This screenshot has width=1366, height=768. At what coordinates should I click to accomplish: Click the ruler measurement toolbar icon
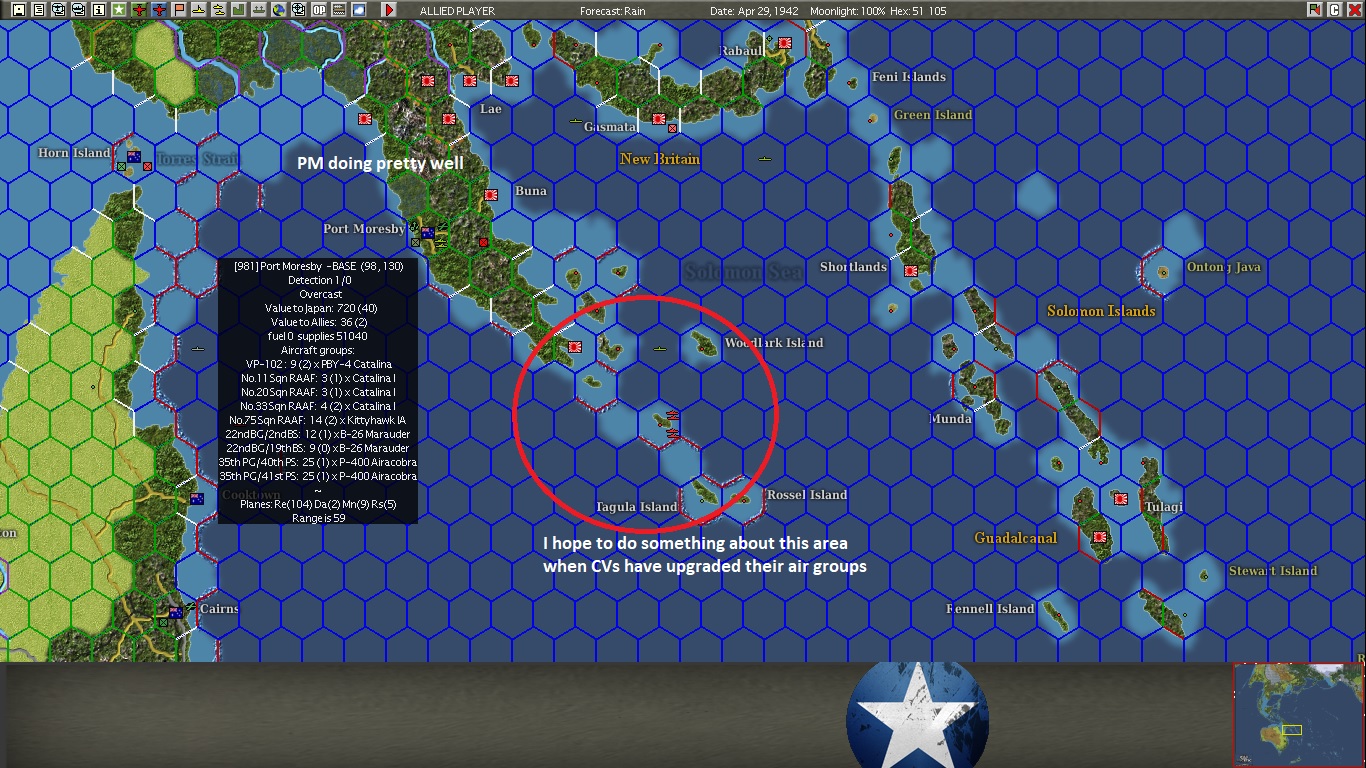[x=338, y=10]
